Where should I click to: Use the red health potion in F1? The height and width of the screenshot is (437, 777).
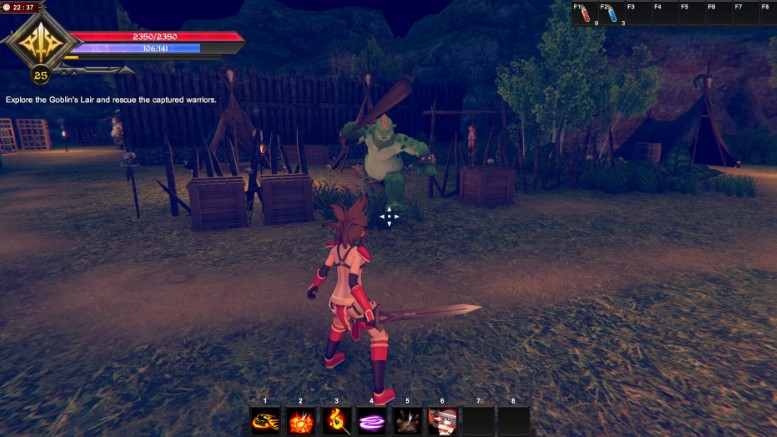click(x=584, y=16)
